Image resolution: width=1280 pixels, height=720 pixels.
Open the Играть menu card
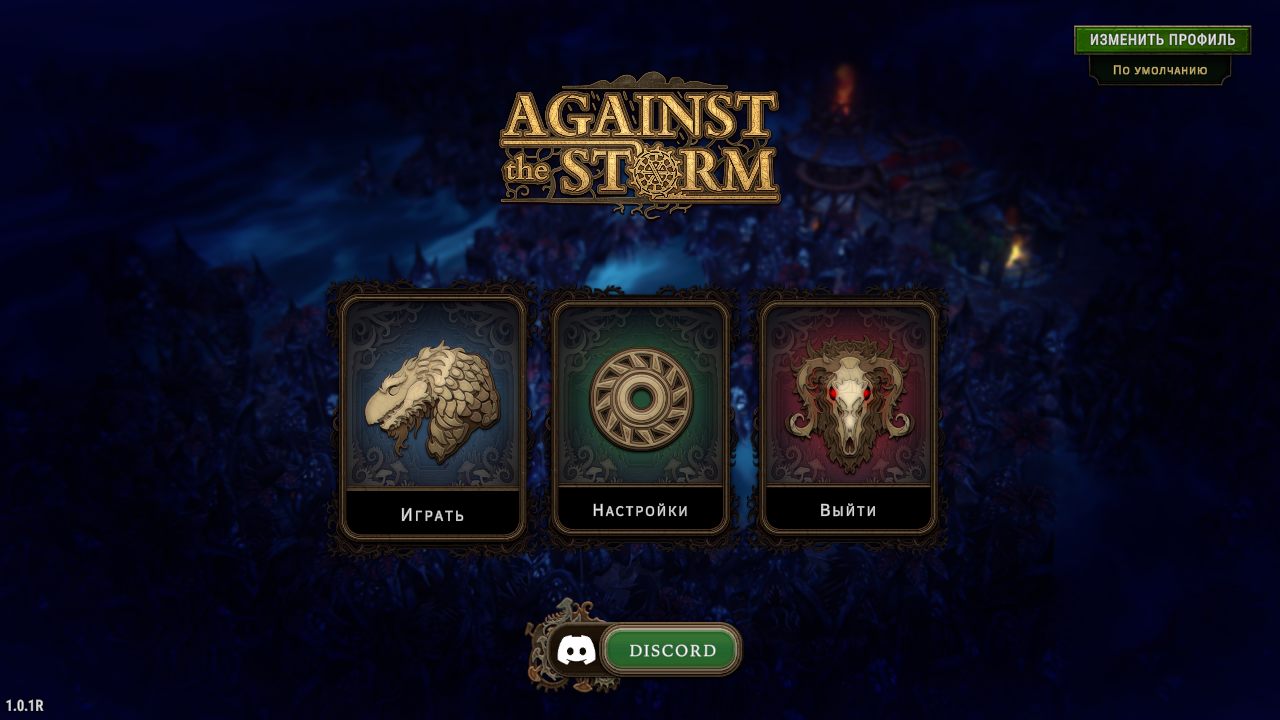432,415
